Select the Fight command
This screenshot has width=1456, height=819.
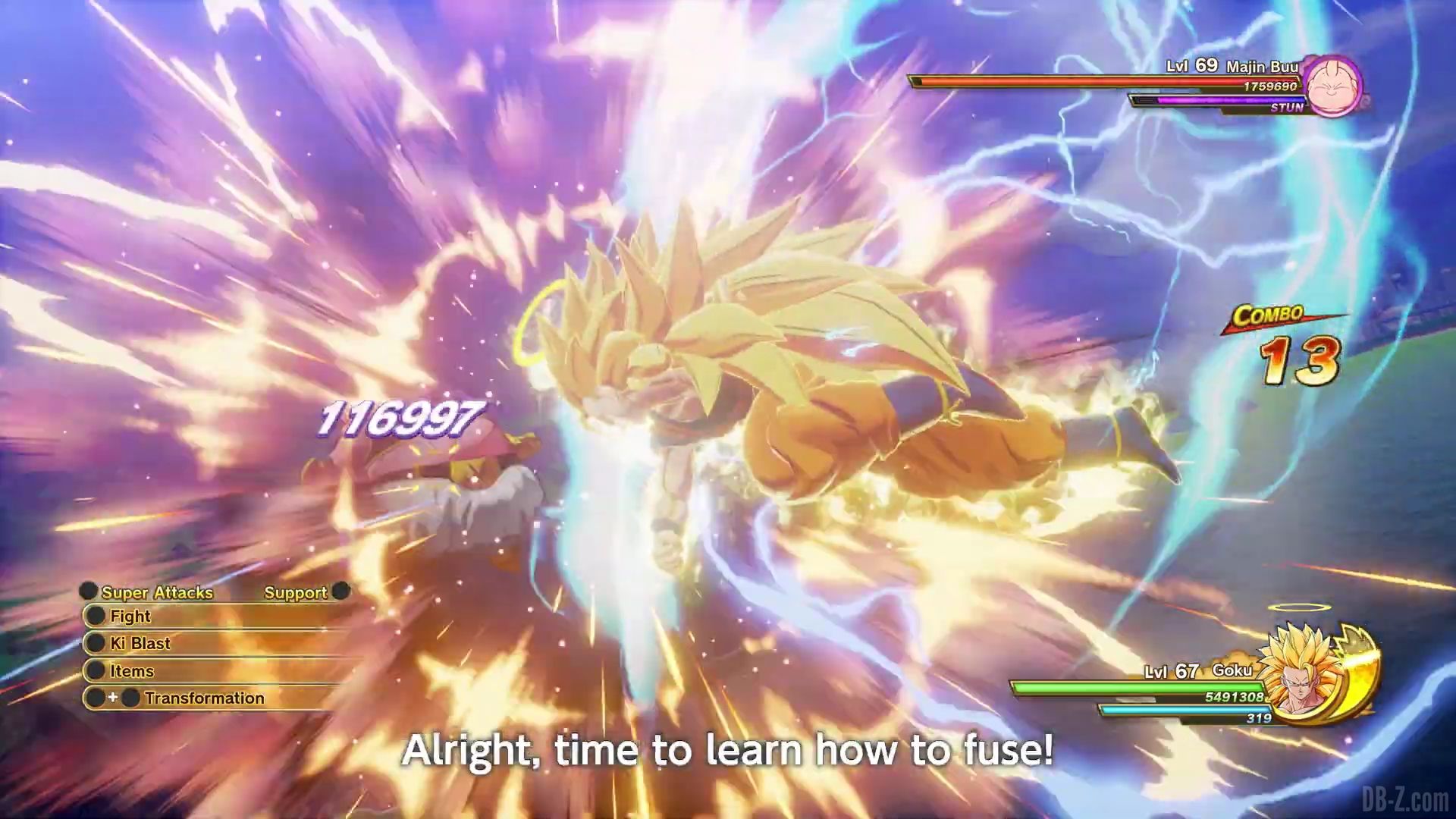tap(130, 616)
